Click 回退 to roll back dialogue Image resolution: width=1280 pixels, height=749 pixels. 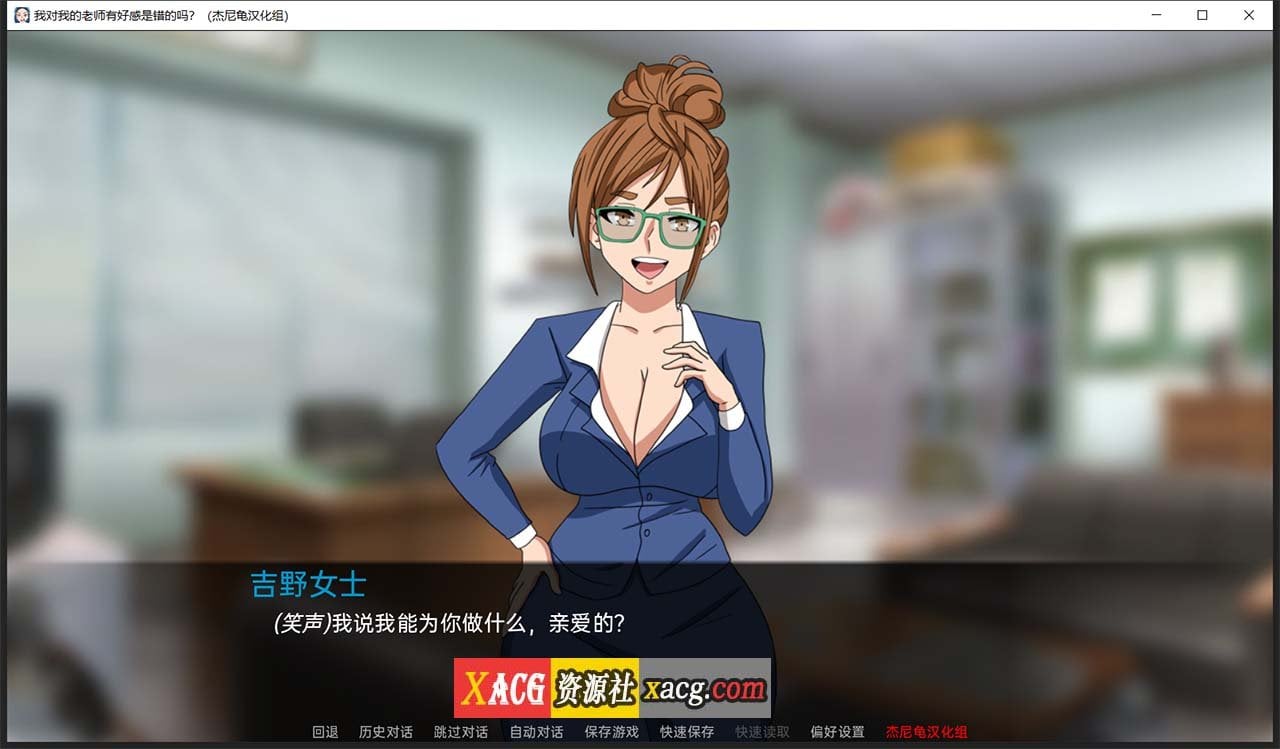[x=325, y=732]
